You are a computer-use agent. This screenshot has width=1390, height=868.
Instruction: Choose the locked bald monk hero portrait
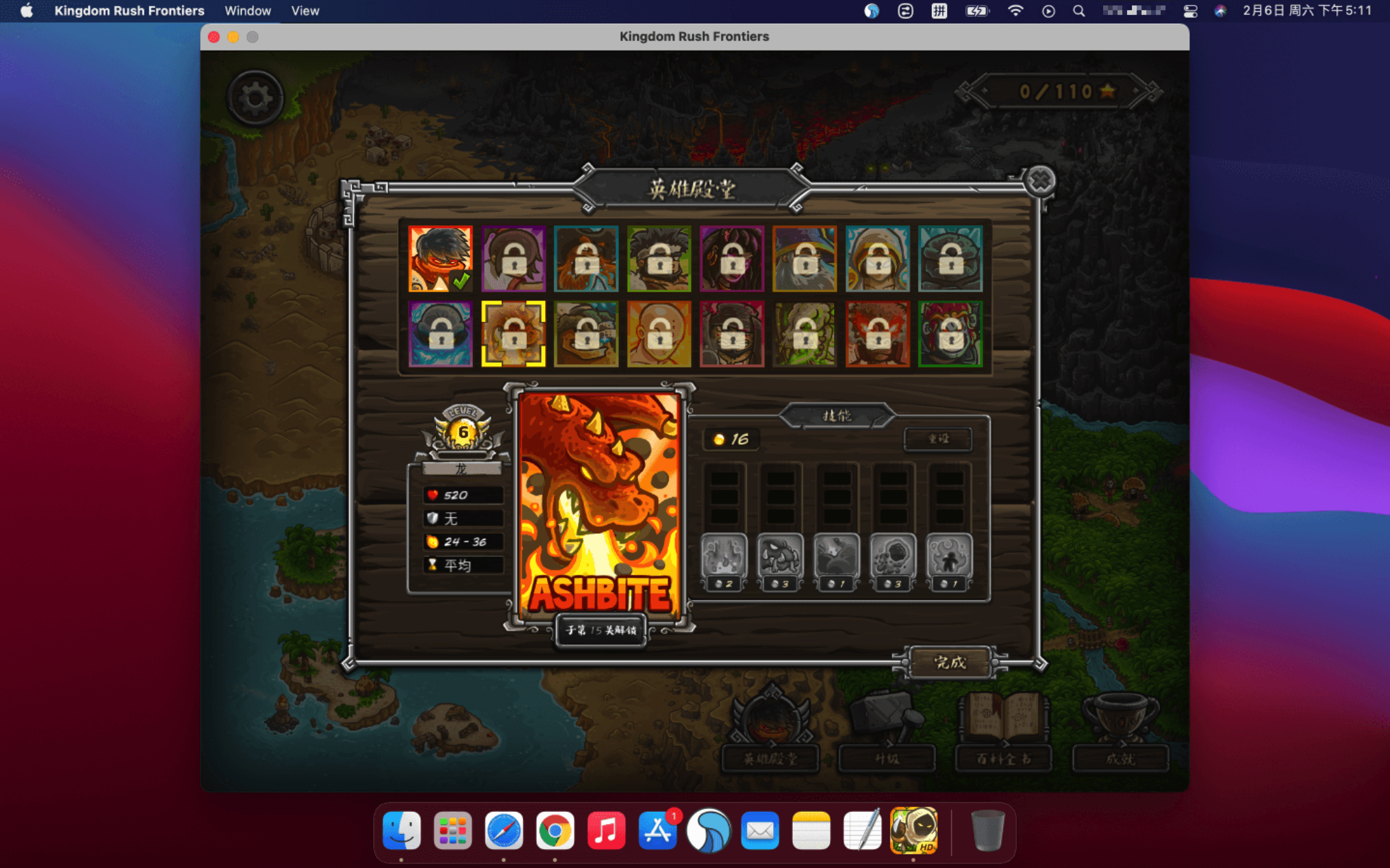pos(659,333)
